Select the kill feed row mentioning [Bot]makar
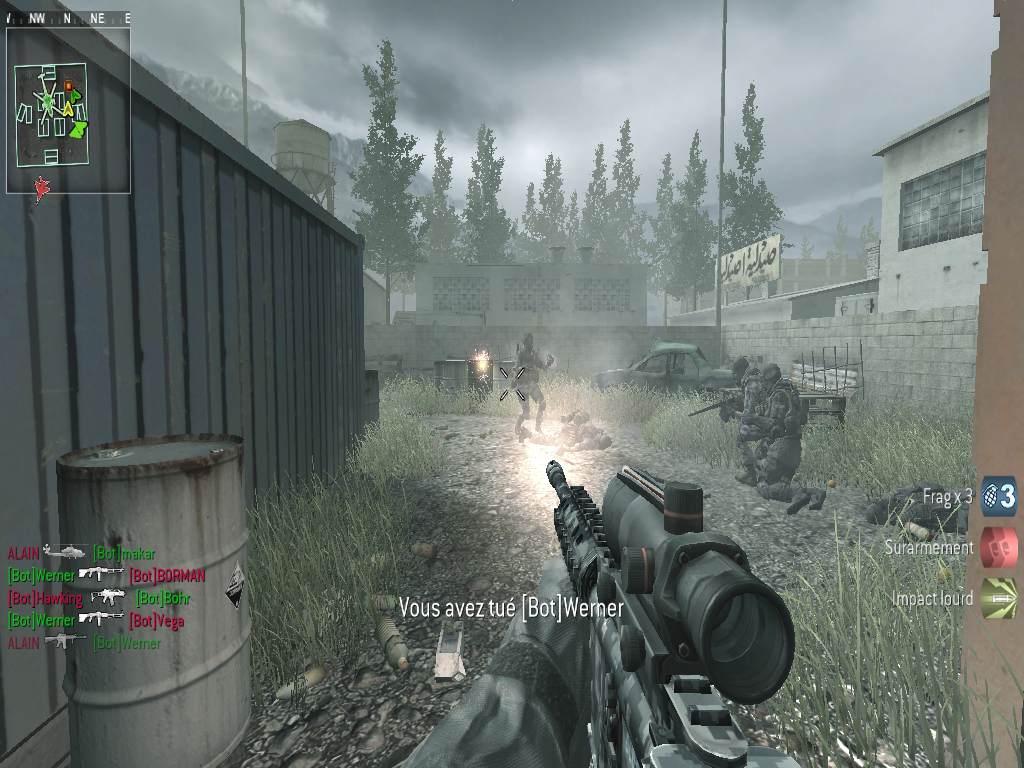The image size is (1024, 768). point(82,552)
